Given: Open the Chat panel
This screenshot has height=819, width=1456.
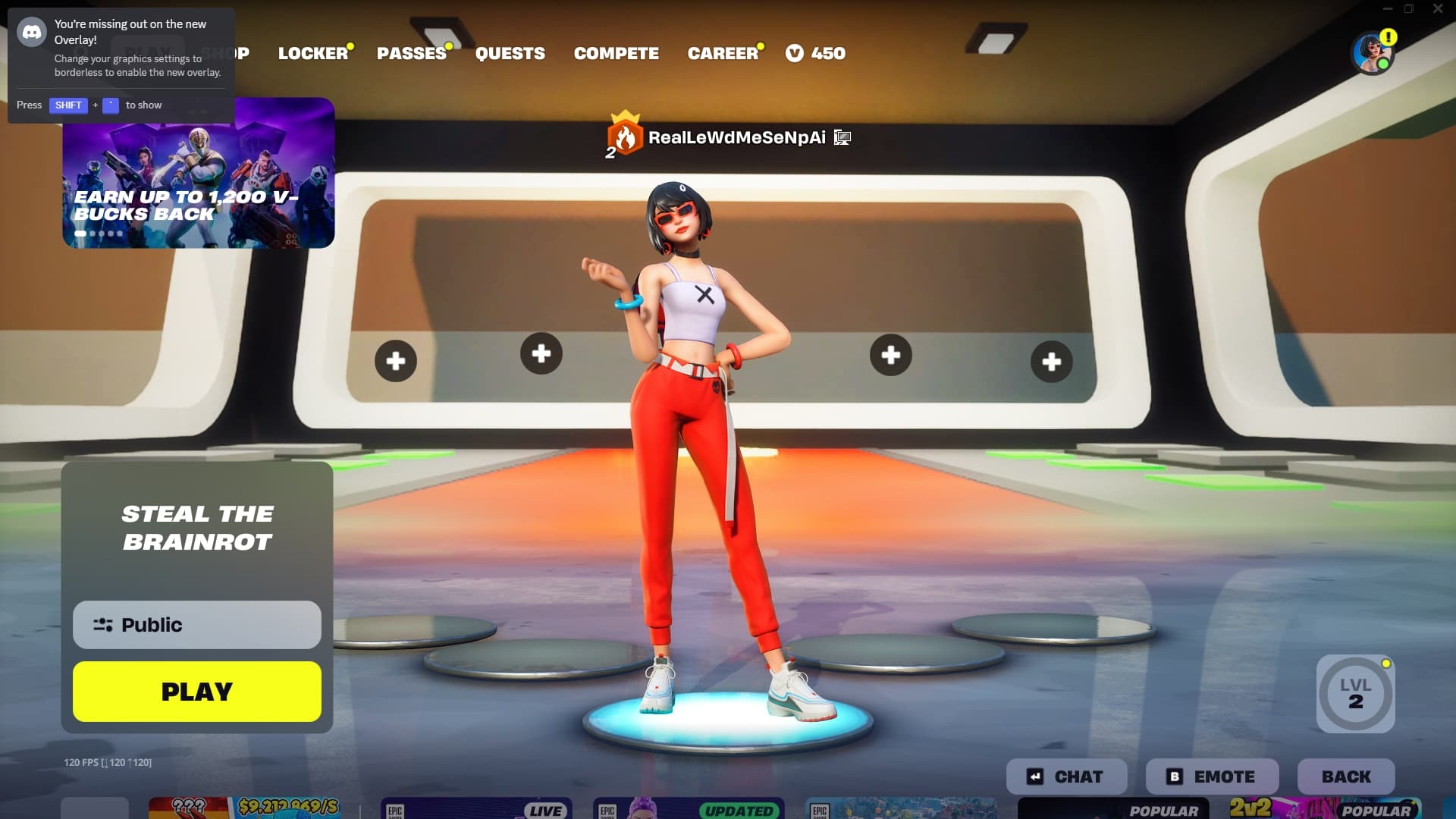Looking at the screenshot, I should [1066, 777].
